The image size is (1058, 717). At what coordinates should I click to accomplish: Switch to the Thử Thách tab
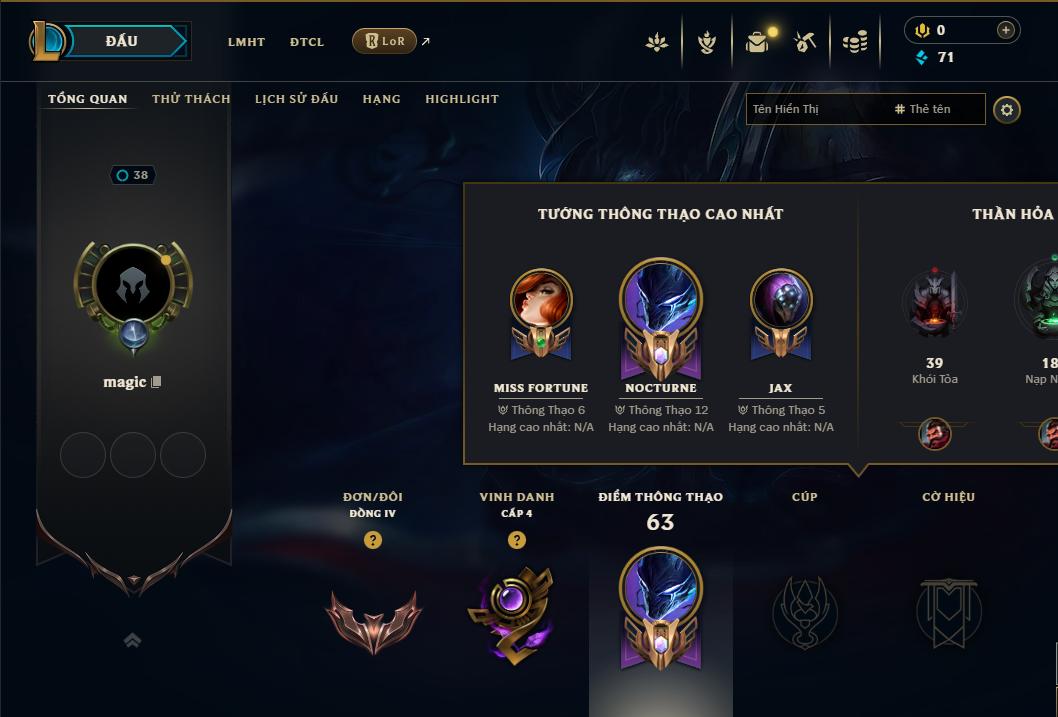[191, 99]
